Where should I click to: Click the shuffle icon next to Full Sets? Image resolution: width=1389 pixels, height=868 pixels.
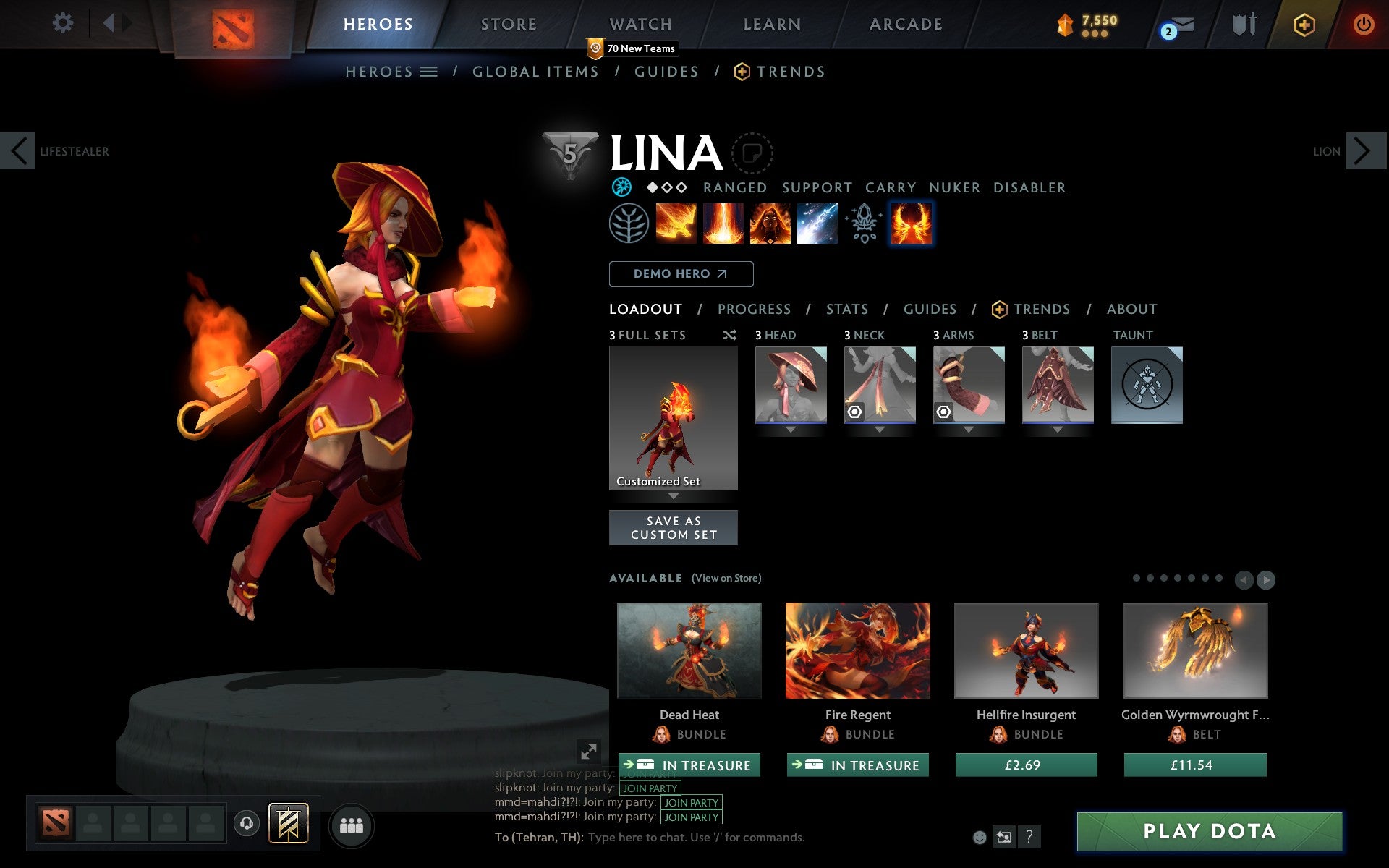click(x=729, y=335)
